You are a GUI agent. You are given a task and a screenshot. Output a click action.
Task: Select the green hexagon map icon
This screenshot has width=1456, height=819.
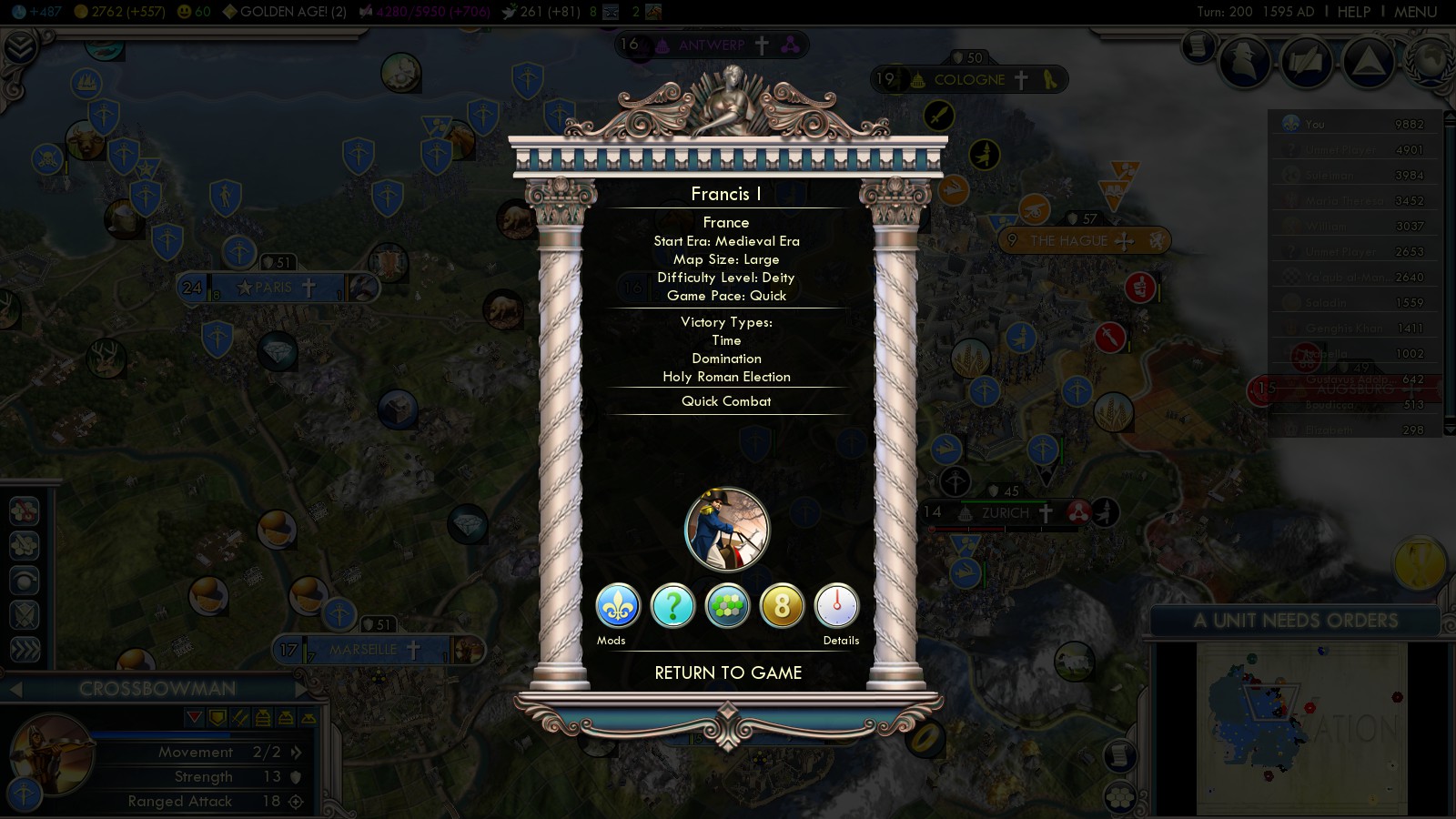click(727, 606)
